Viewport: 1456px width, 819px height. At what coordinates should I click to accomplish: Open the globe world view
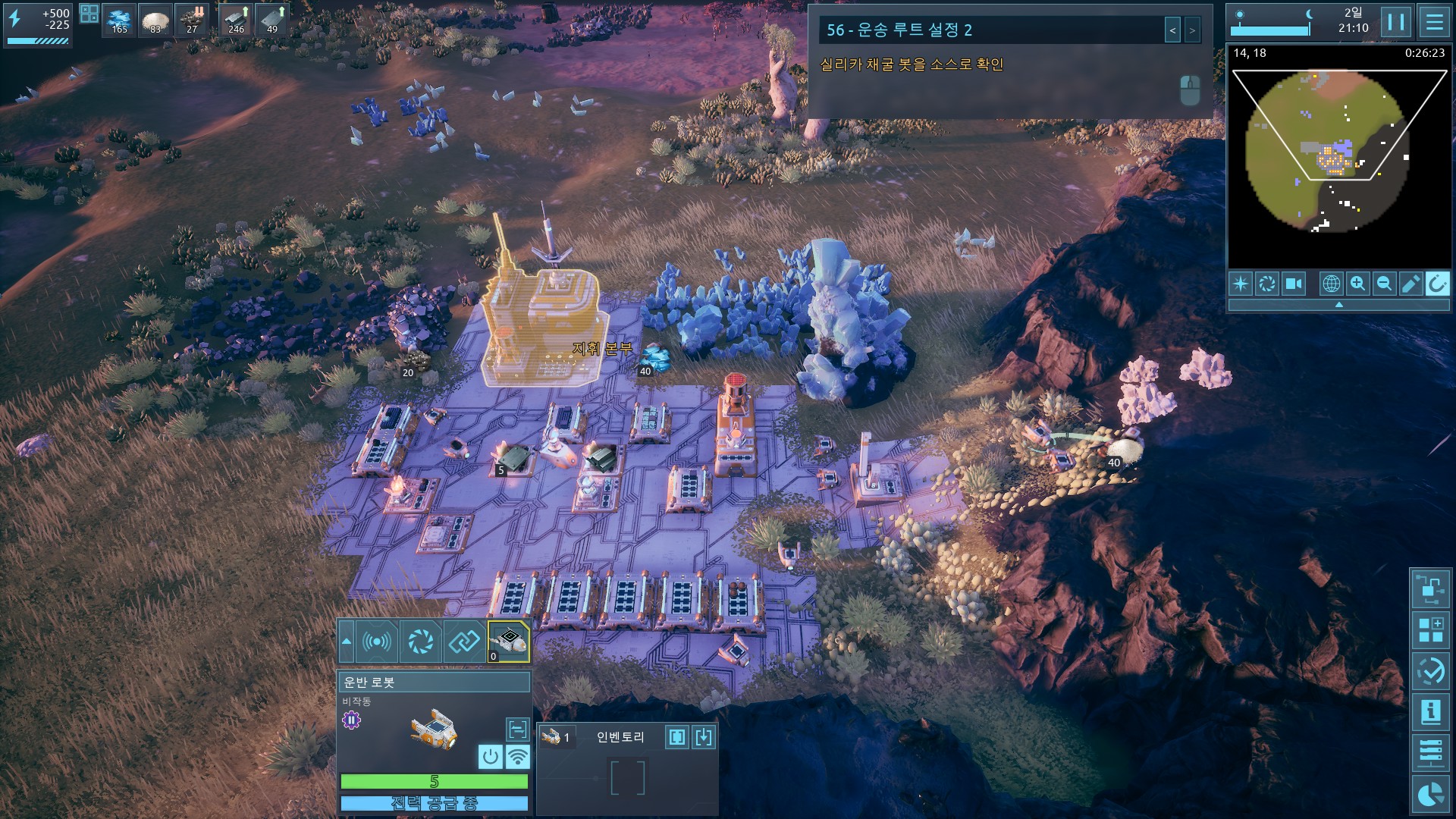[1331, 284]
